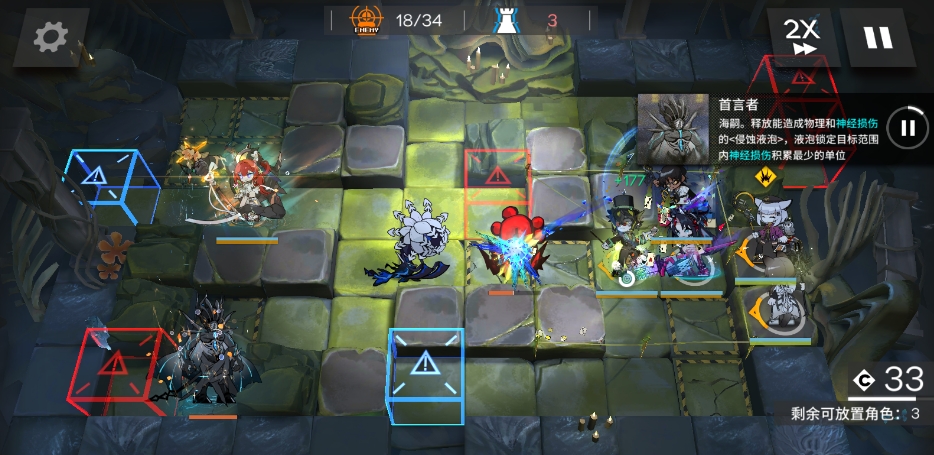Image resolution: width=934 pixels, height=455 pixels.
Task: Open the gear settings menu
Action: [50, 38]
